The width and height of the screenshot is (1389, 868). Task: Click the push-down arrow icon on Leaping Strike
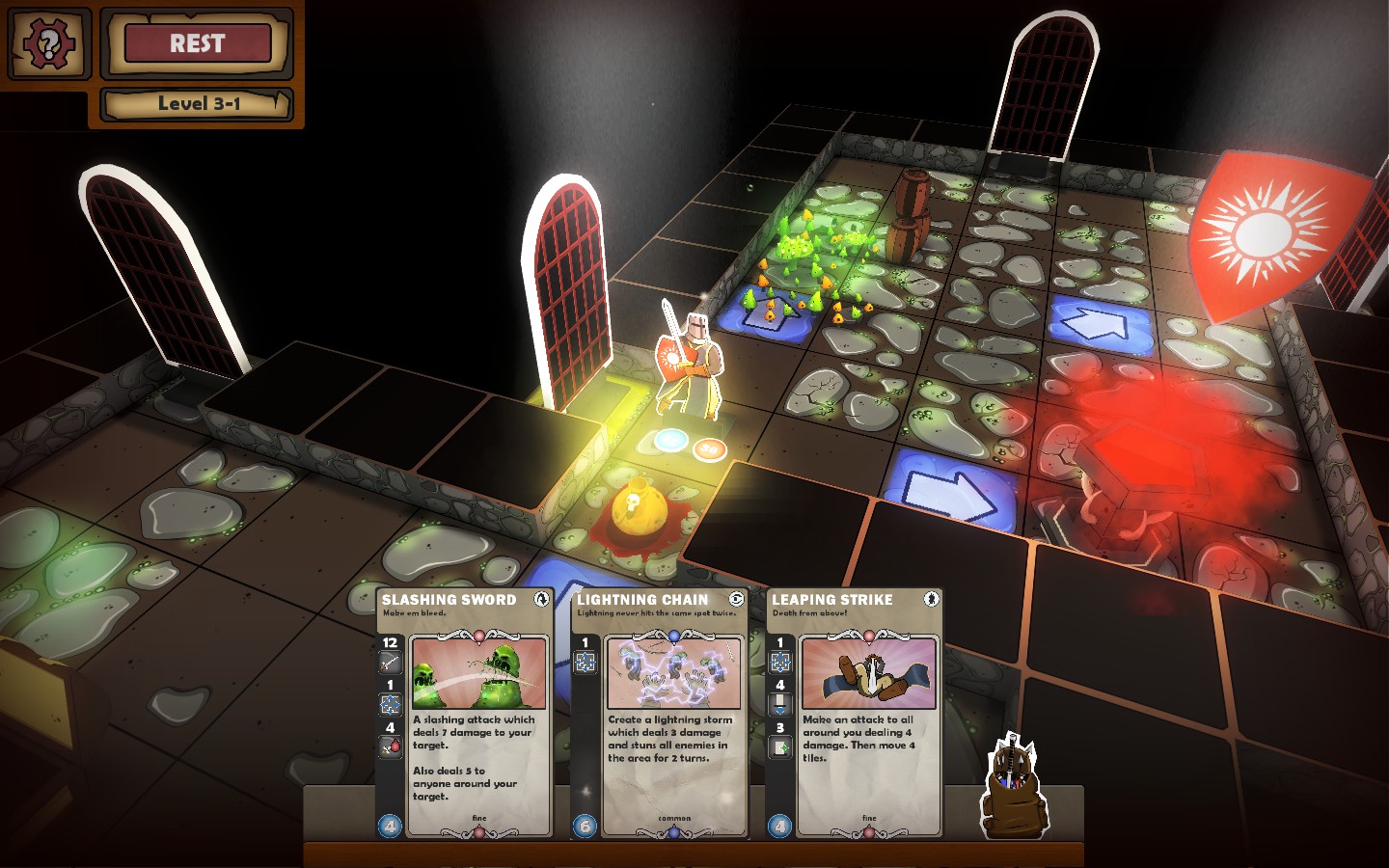click(x=778, y=701)
